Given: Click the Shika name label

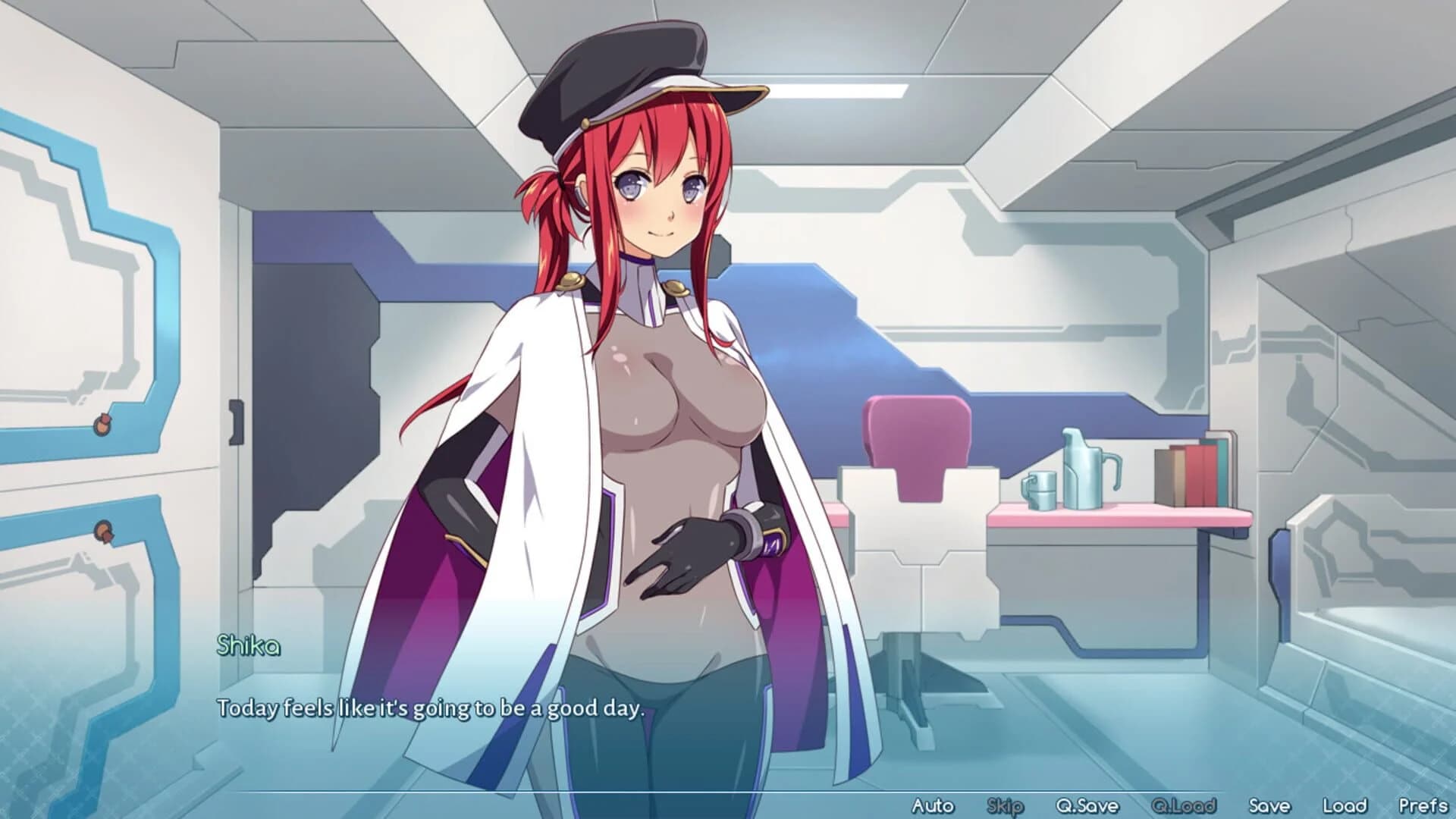Looking at the screenshot, I should [246, 647].
